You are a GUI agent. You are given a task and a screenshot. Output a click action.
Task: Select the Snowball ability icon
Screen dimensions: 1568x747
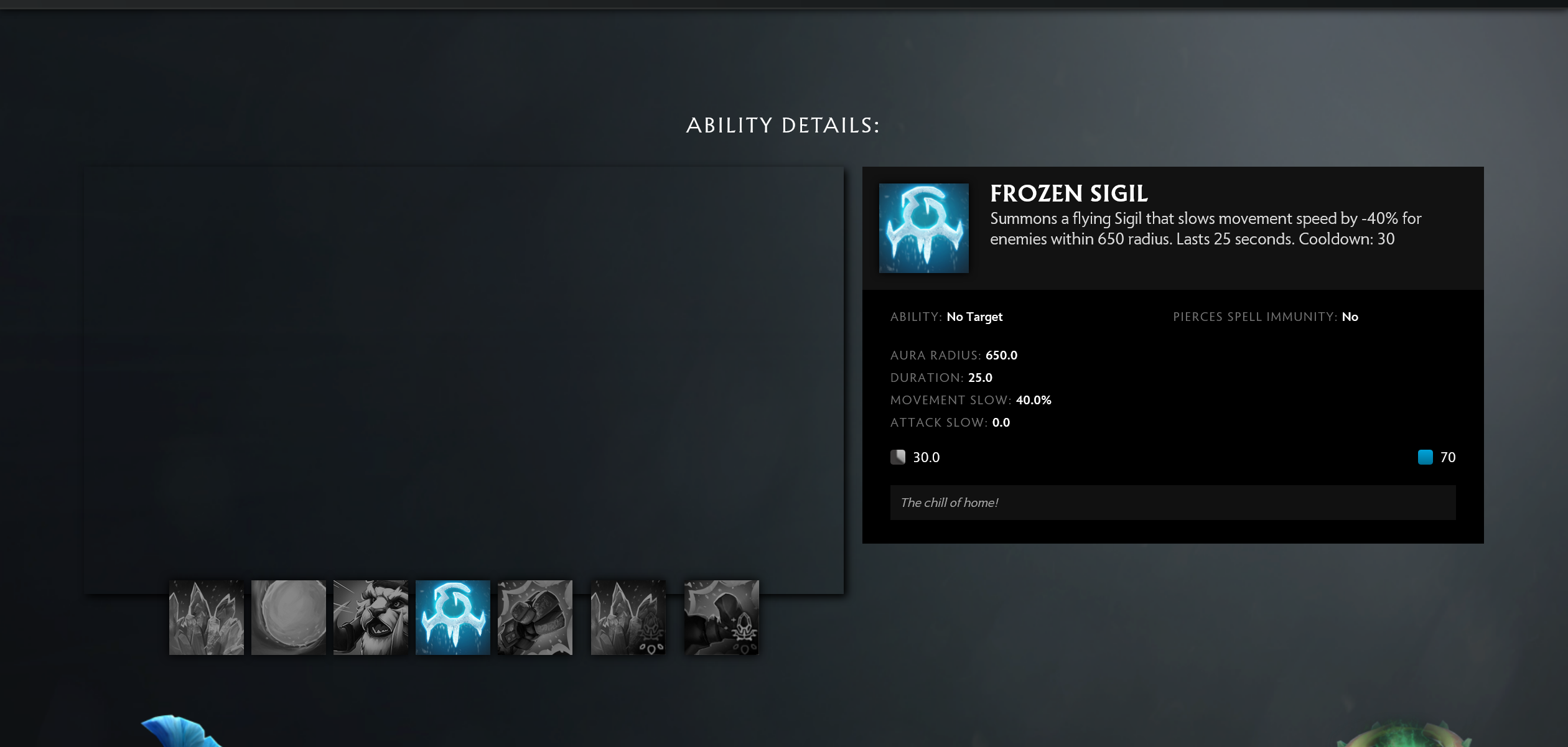click(x=288, y=617)
